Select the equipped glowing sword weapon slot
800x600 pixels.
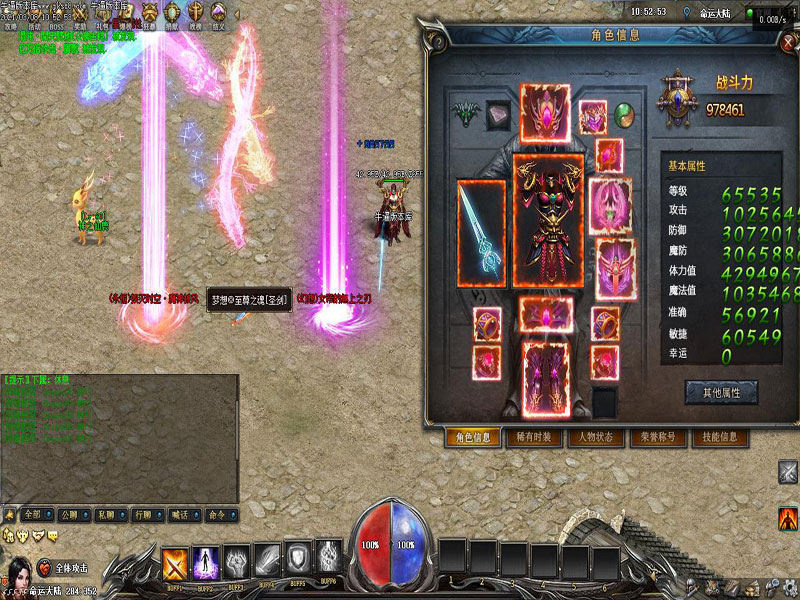click(x=482, y=233)
